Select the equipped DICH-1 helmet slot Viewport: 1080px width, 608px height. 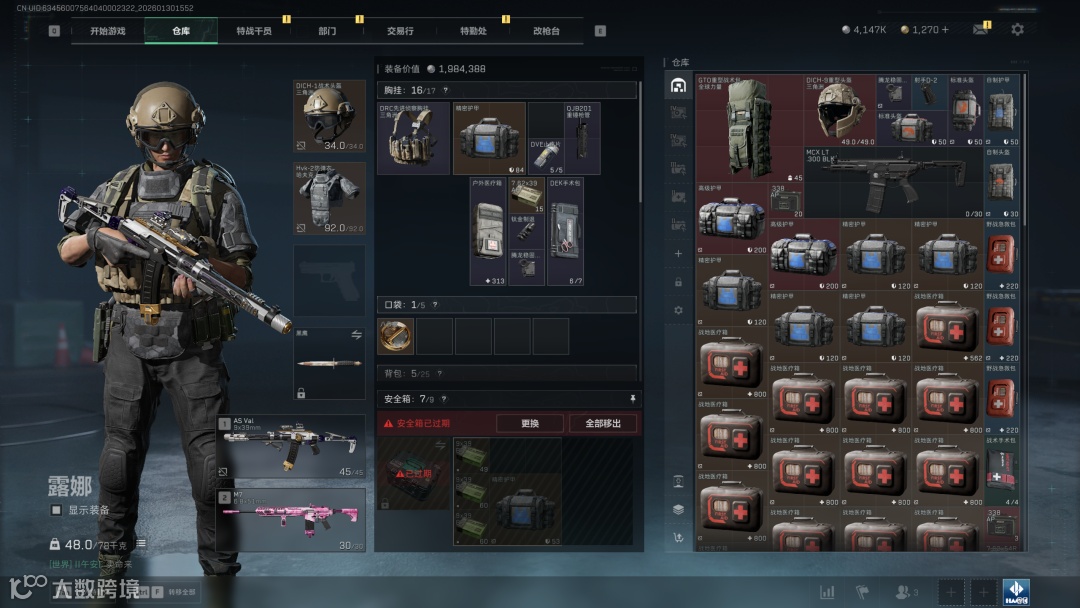[329, 117]
